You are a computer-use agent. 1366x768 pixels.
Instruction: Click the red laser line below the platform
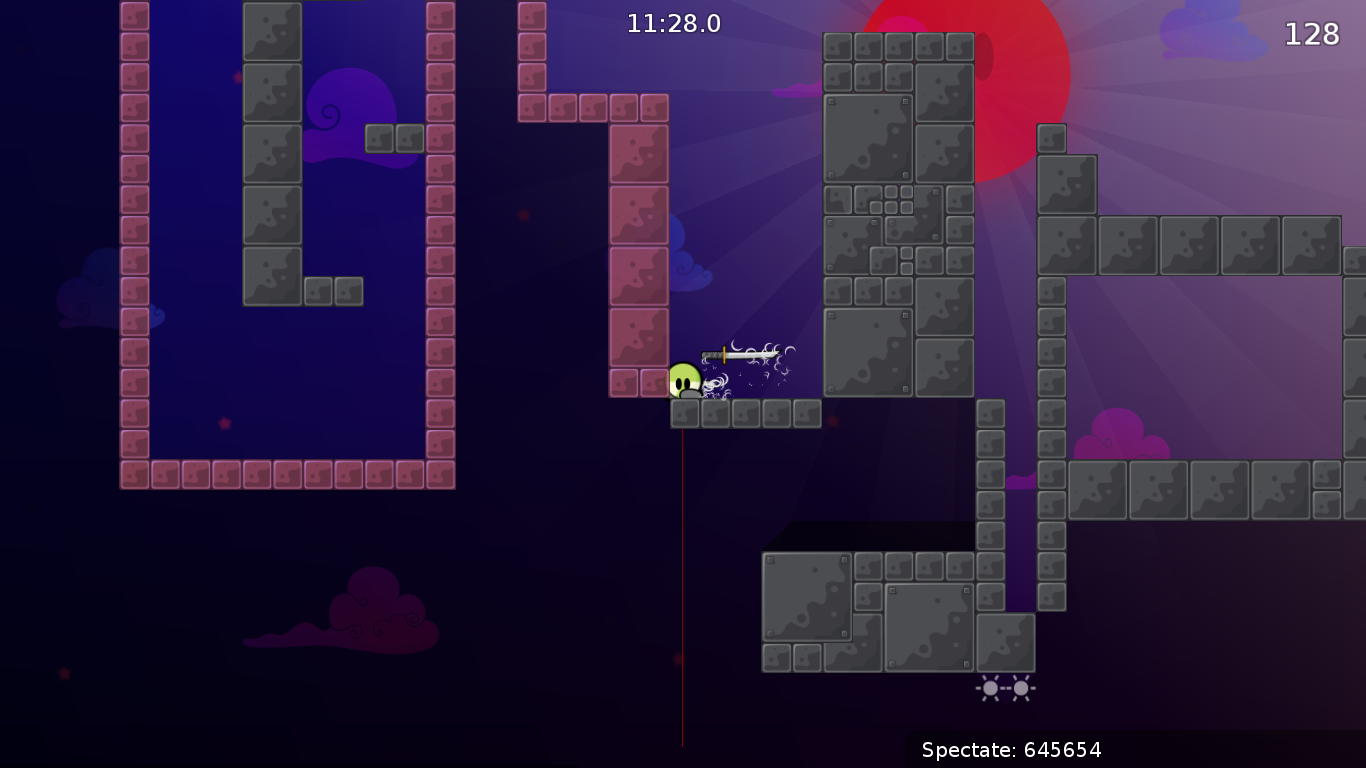(681, 580)
